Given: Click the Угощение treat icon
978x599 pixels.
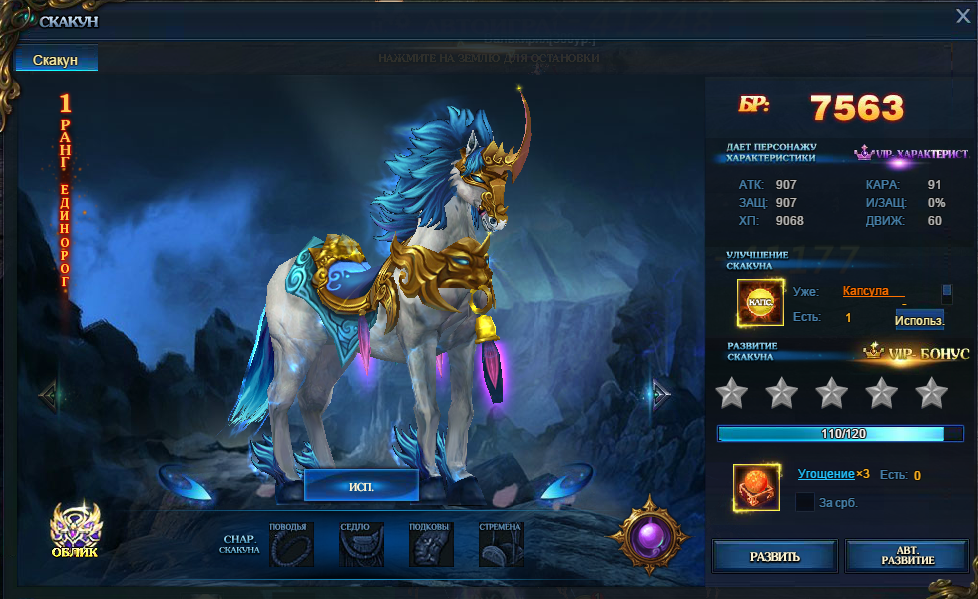Looking at the screenshot, I should pos(756,489).
